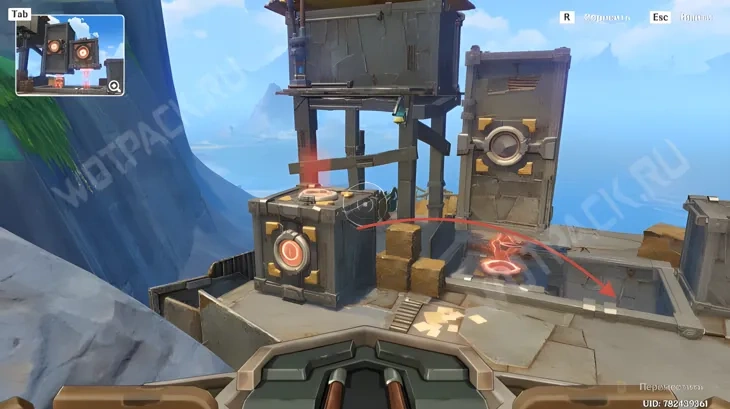Open the target layout preview thumbnail
Screen dimensions: 730x409
[68, 55]
